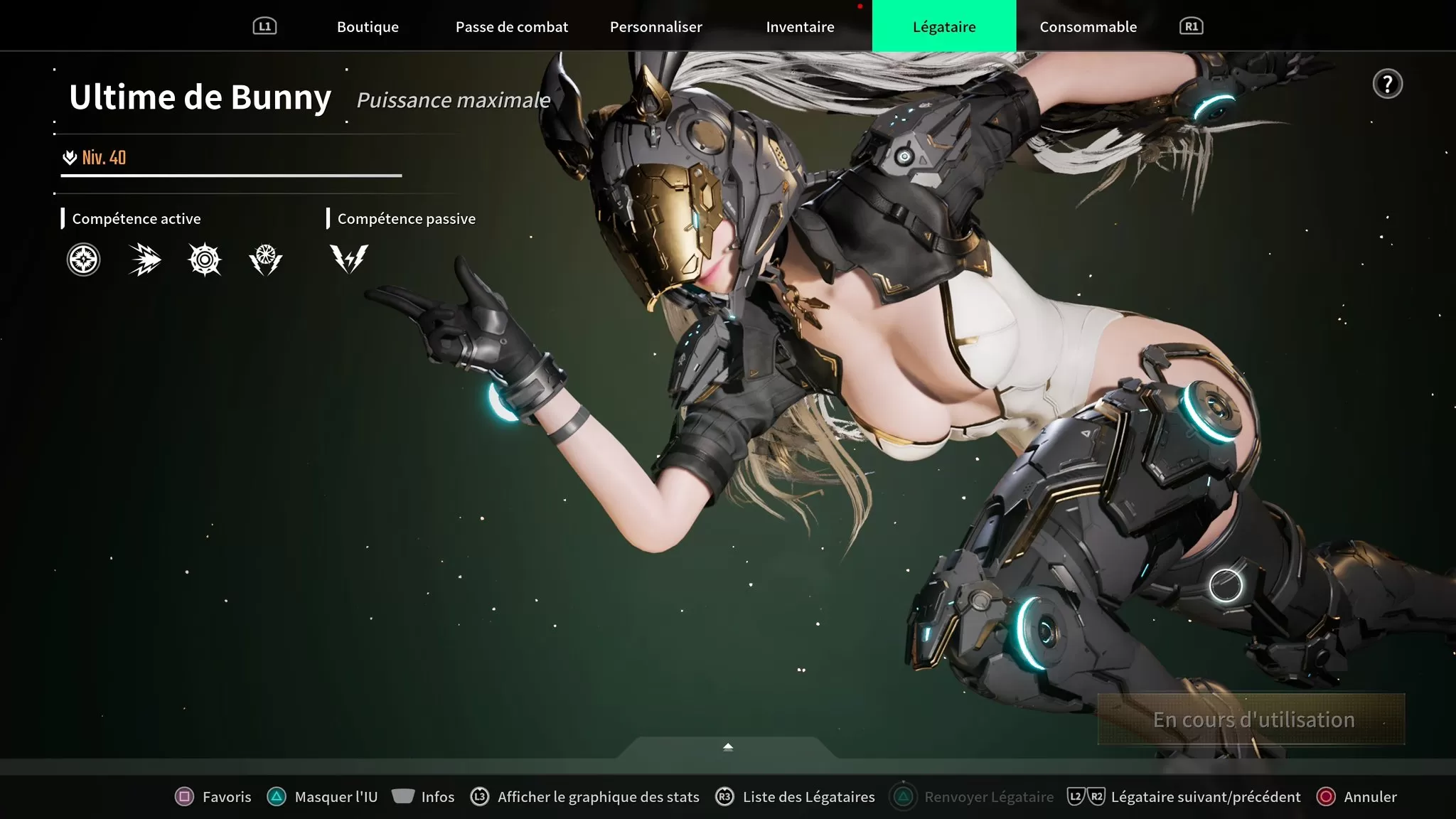
Task: Click the help question mark icon
Action: point(1387,84)
